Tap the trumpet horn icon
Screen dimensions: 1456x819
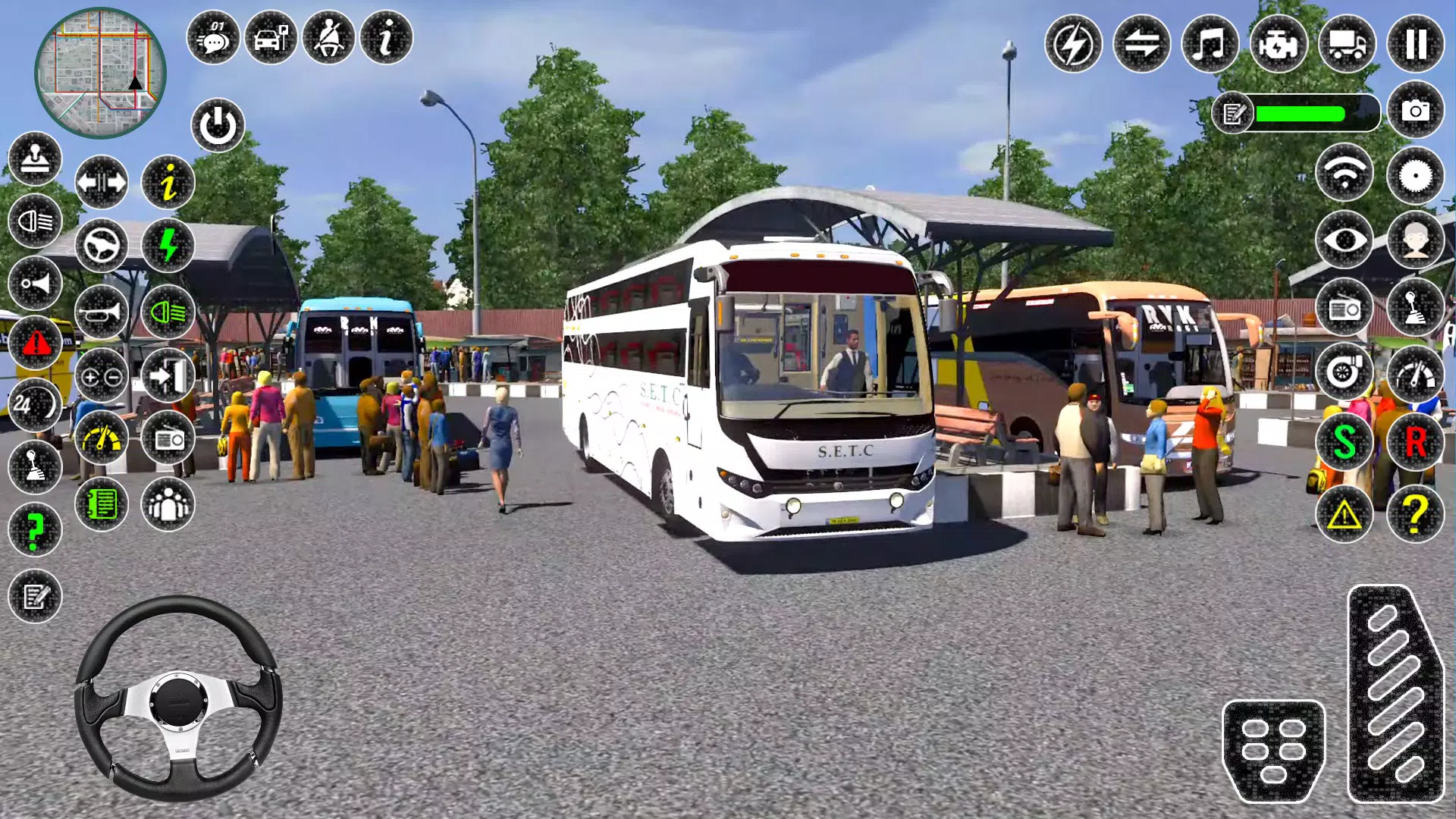tap(101, 312)
